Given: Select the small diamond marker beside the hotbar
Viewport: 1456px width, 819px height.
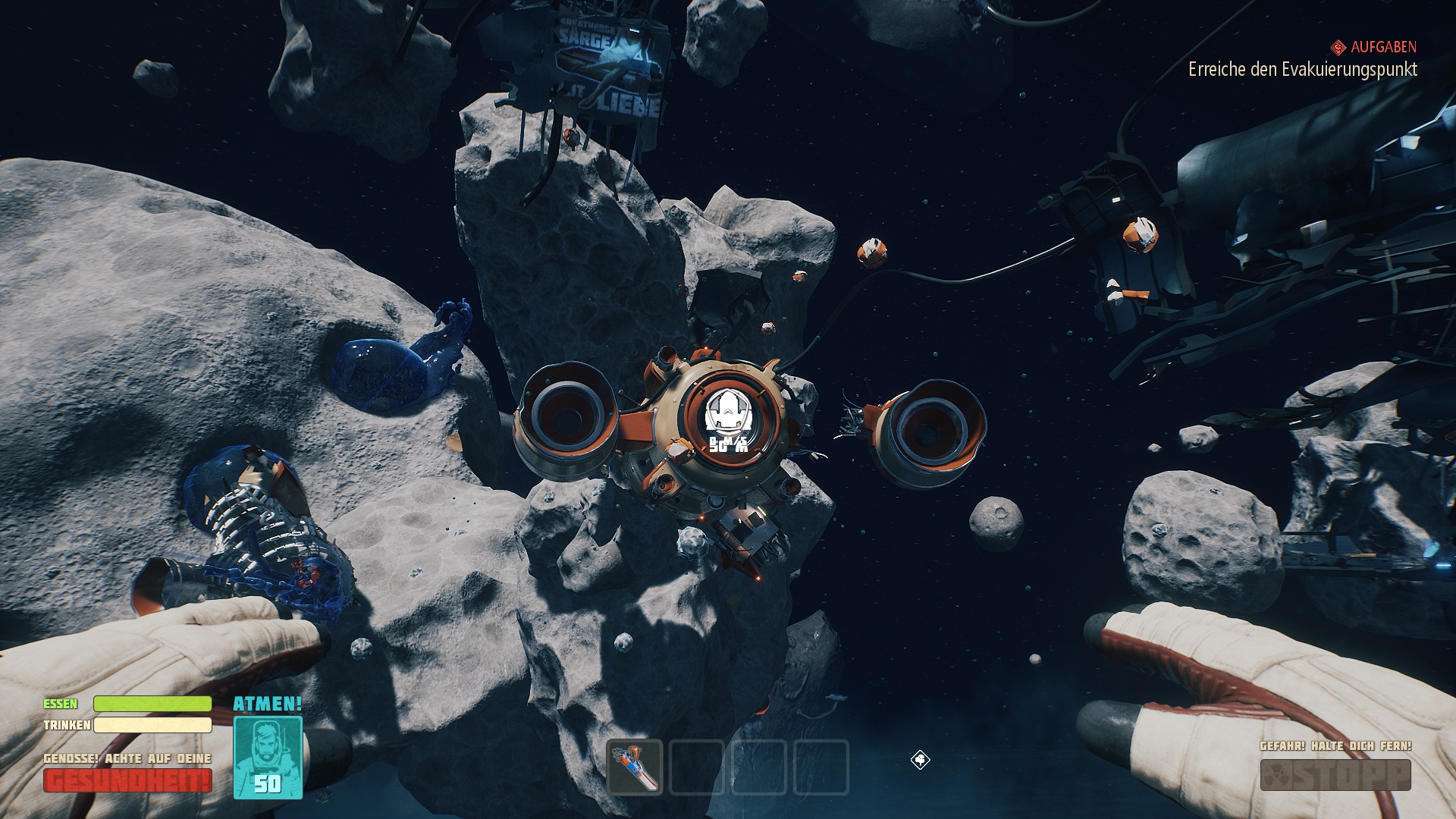Looking at the screenshot, I should (x=920, y=760).
